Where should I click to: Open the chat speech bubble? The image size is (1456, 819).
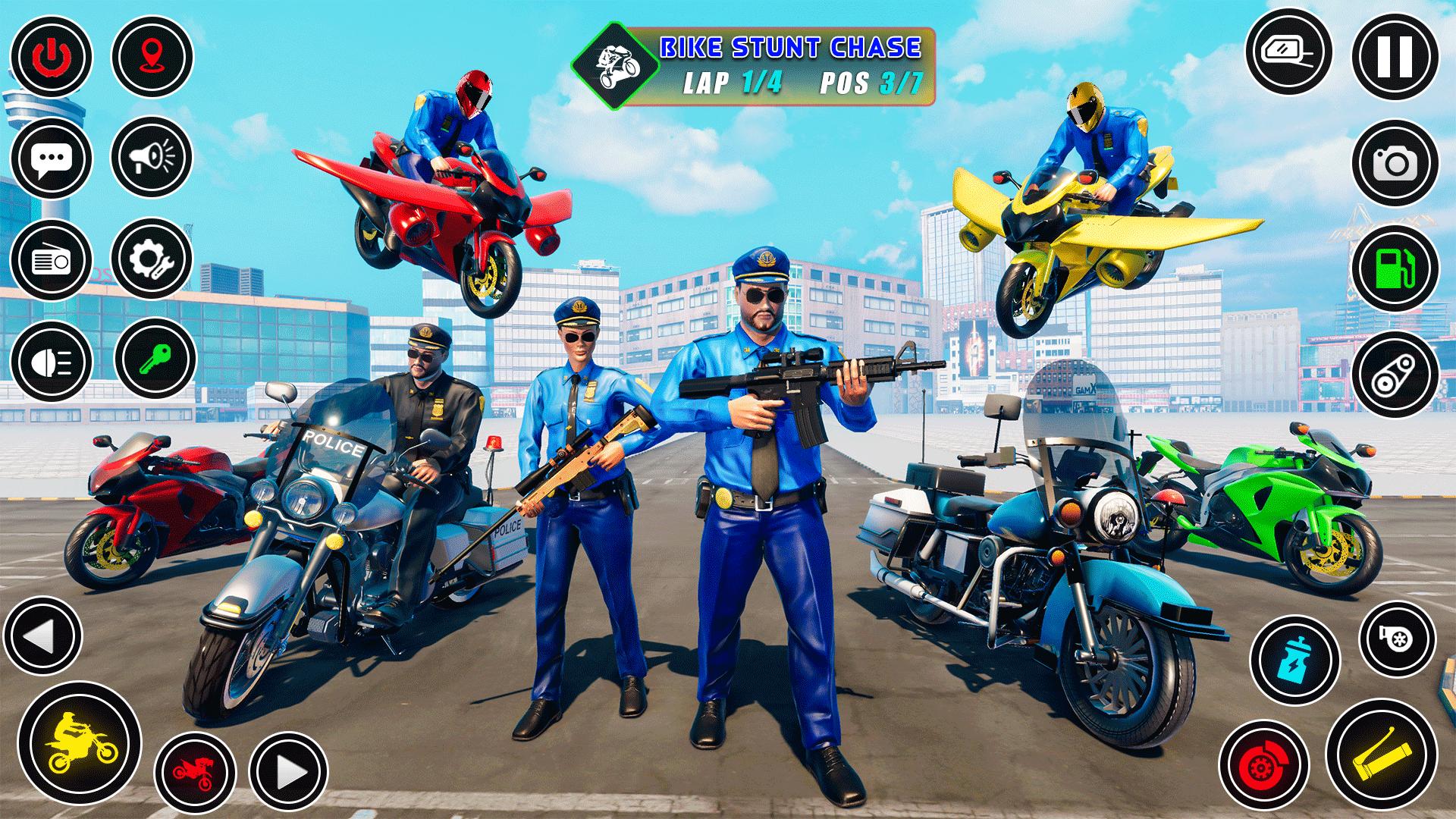click(x=51, y=158)
